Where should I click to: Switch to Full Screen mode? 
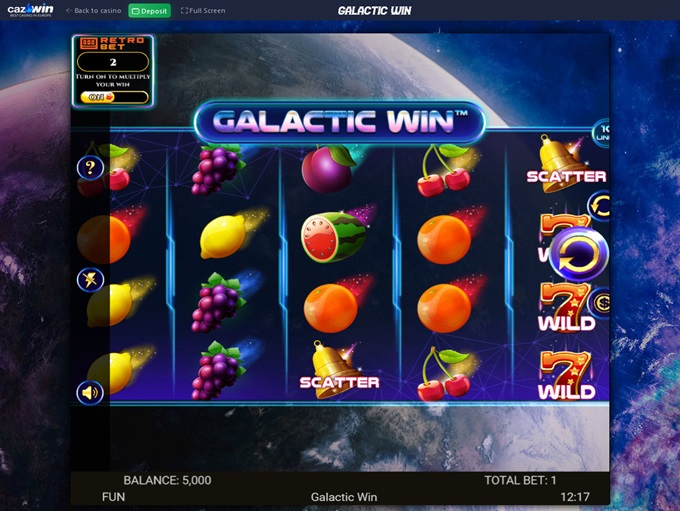203,10
